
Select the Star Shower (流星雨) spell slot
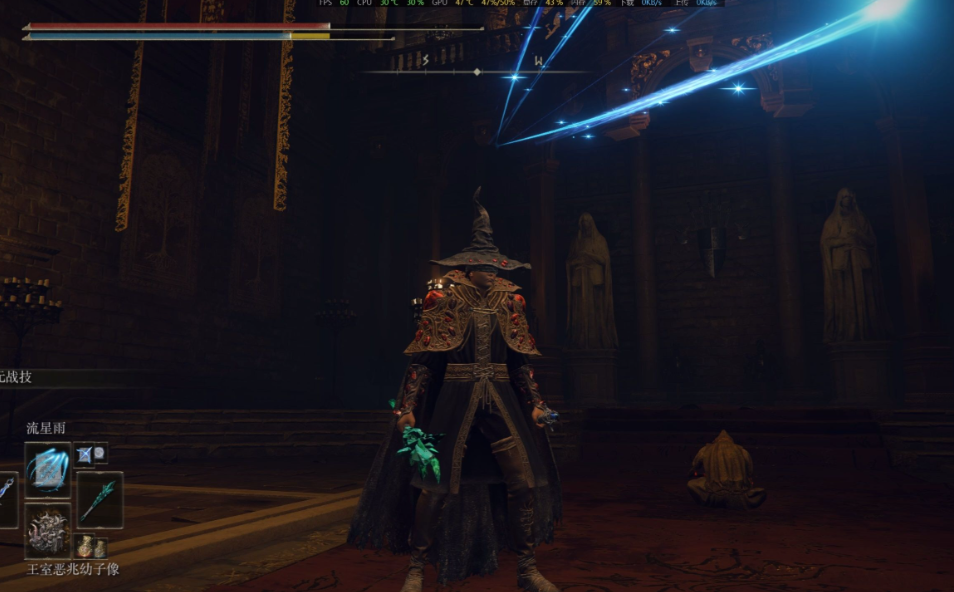pos(48,470)
